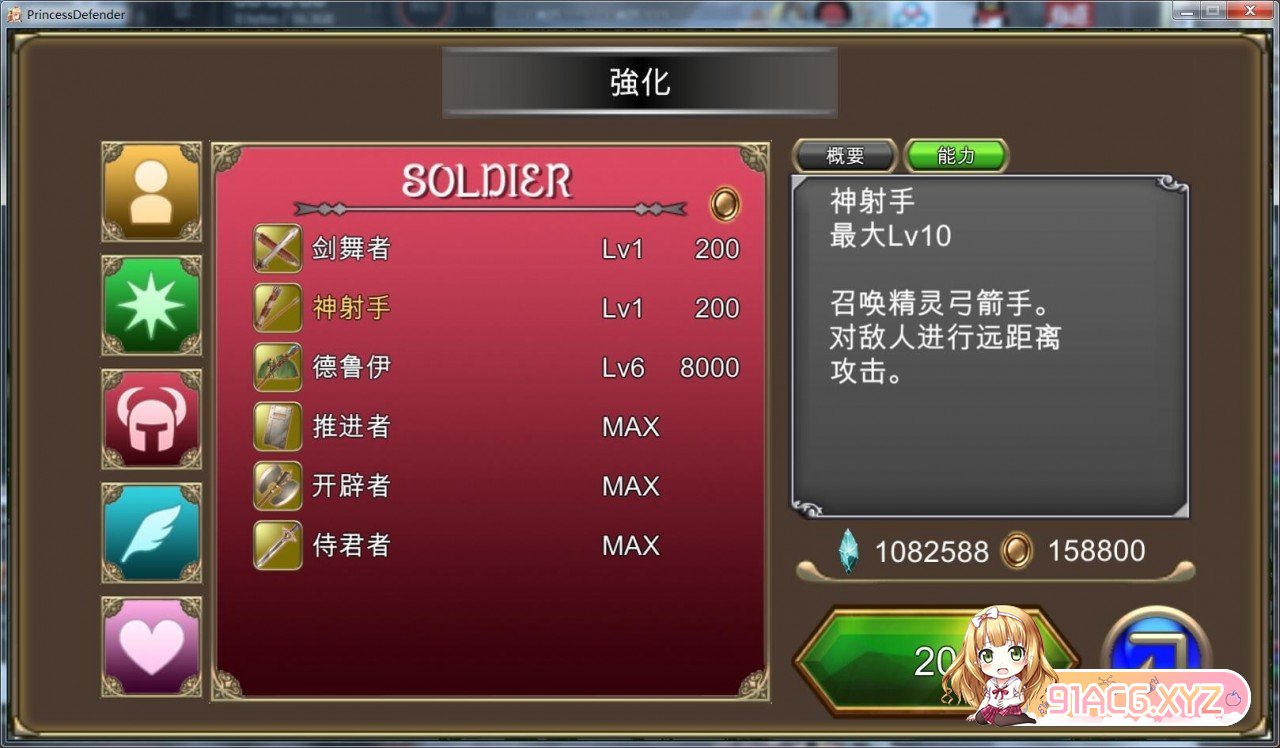Click the PrincessDefender title bar text

[75, 14]
